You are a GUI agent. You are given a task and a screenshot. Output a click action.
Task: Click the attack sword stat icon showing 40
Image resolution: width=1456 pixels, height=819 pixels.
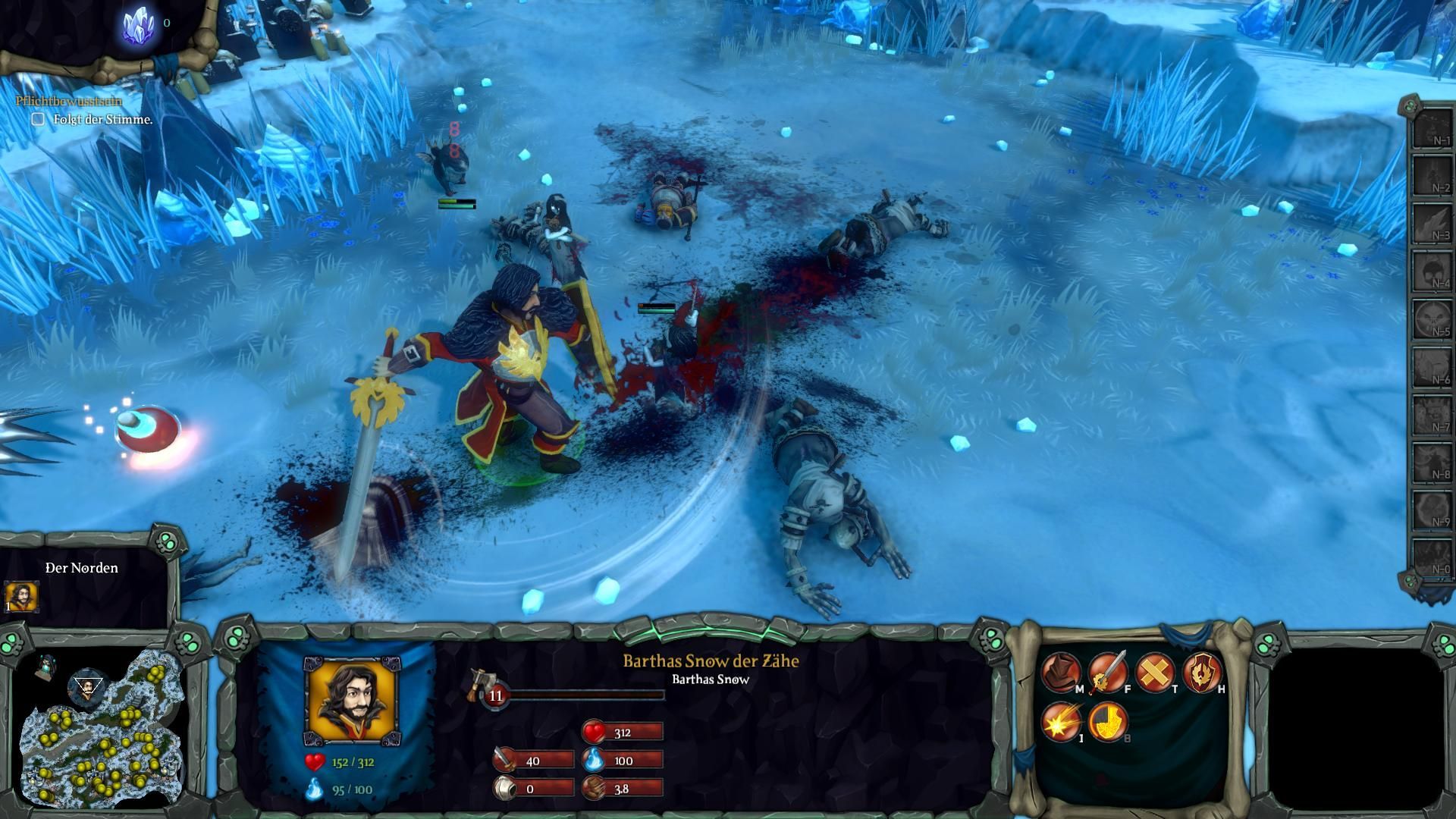(x=504, y=760)
